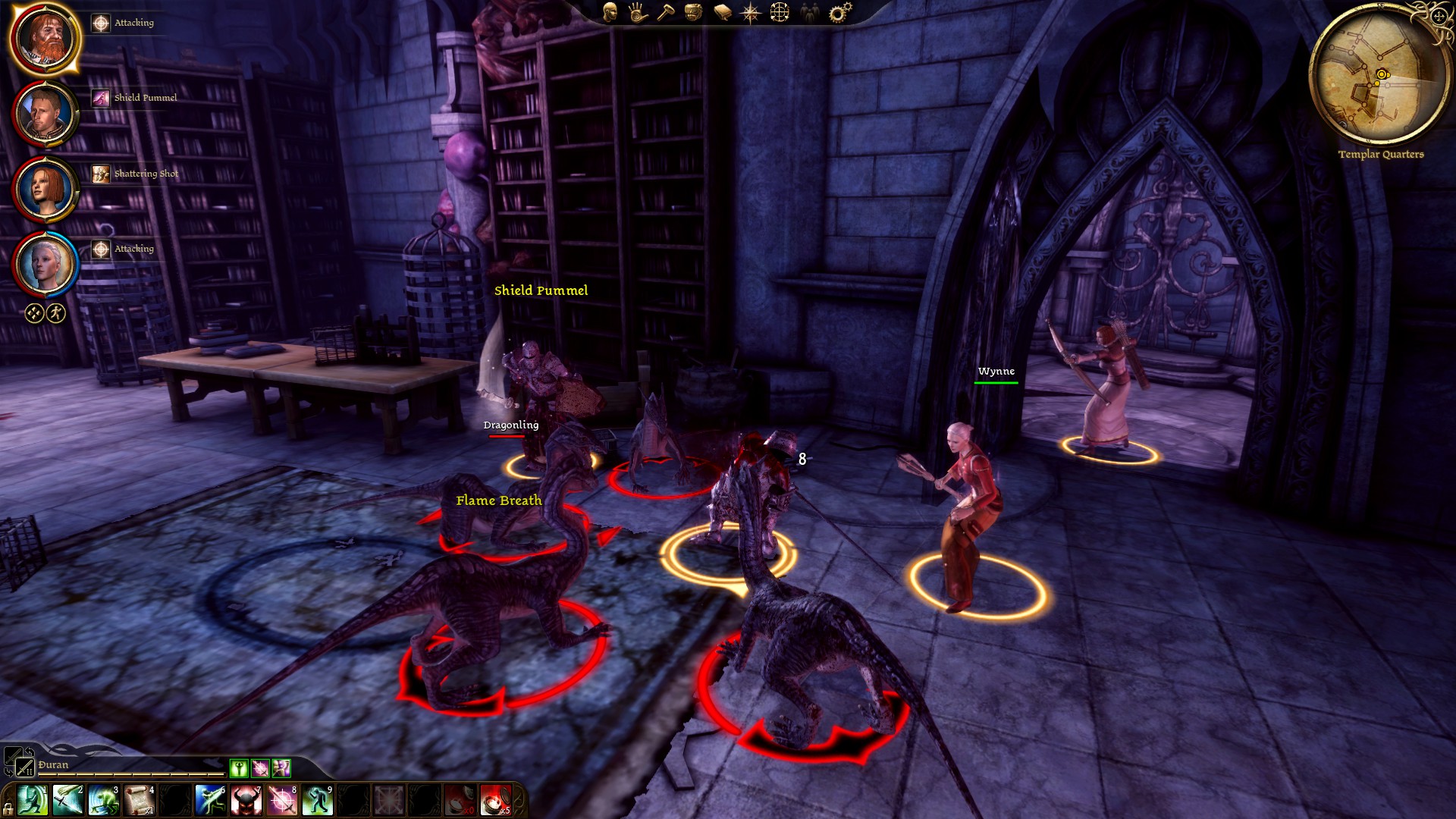Select Wynne's white-haired portrait

(45, 264)
